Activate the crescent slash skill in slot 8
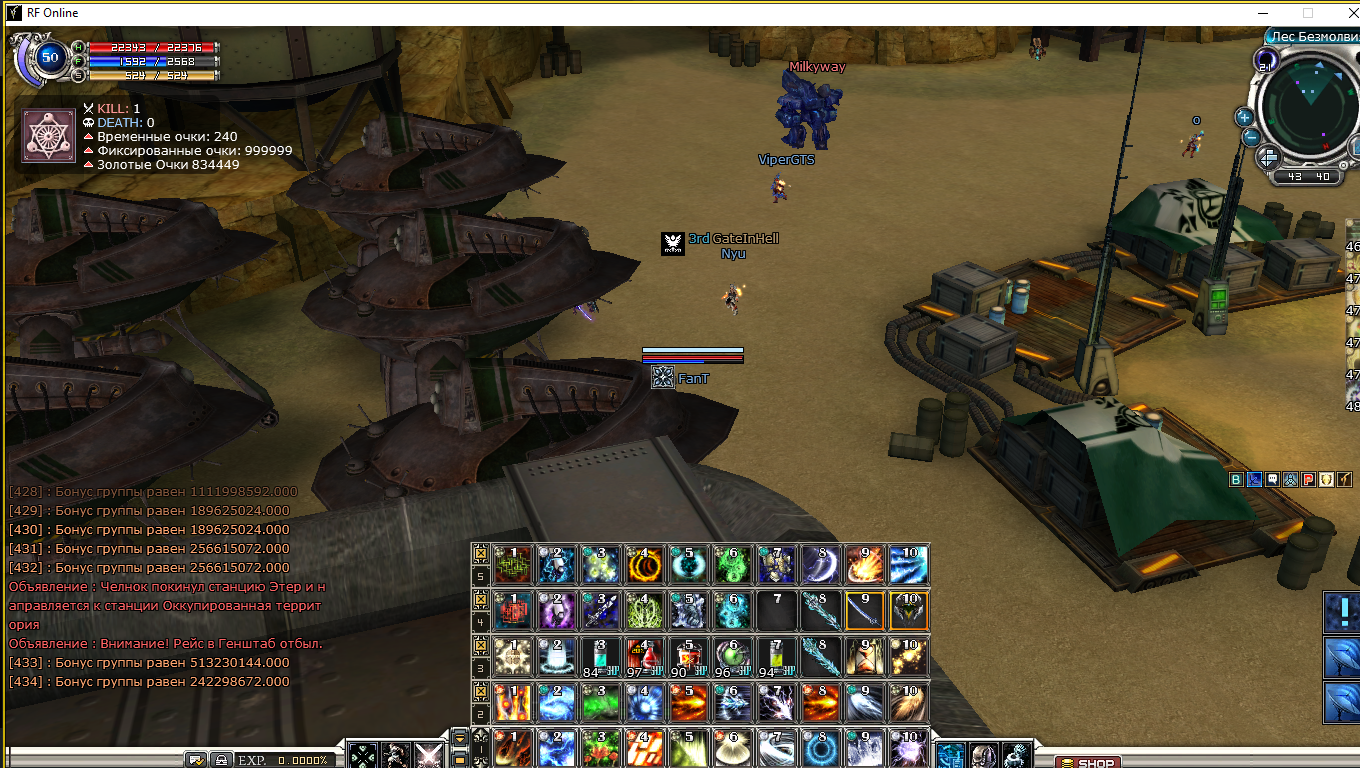This screenshot has width=1360, height=768. click(x=819, y=564)
